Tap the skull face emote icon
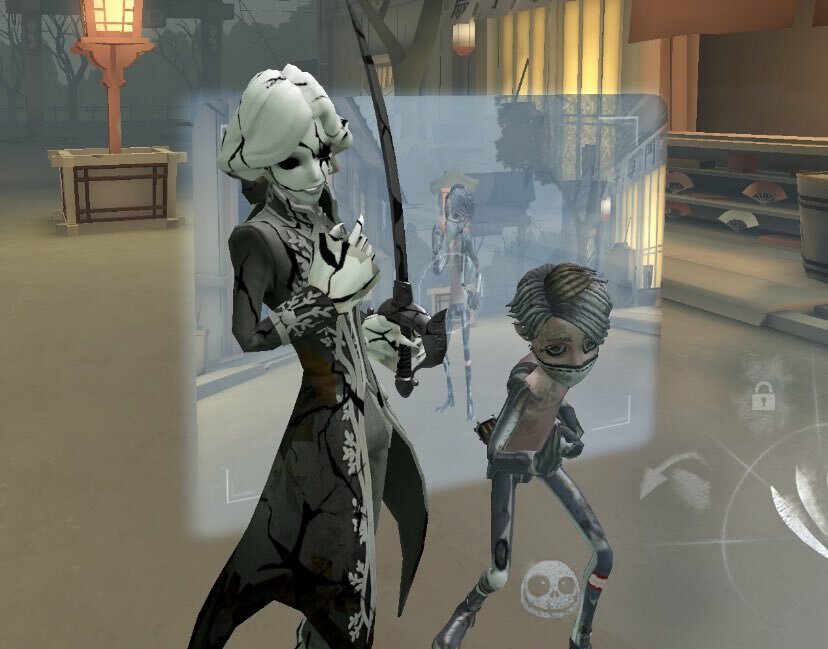The height and width of the screenshot is (649, 828). pyautogui.click(x=544, y=585)
